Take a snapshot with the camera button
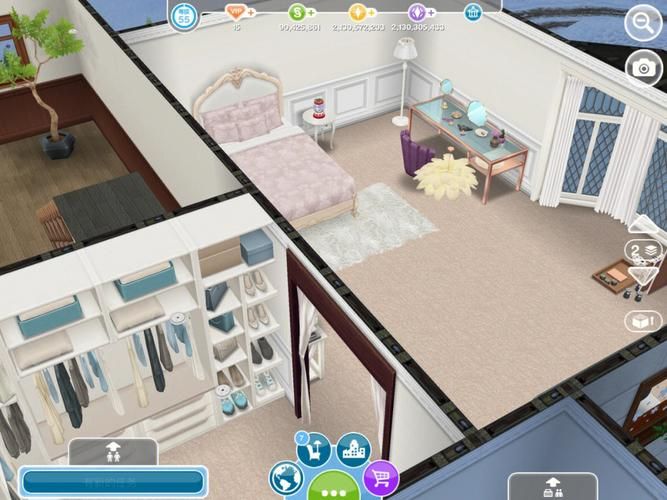Image resolution: width=667 pixels, height=500 pixels. click(642, 69)
